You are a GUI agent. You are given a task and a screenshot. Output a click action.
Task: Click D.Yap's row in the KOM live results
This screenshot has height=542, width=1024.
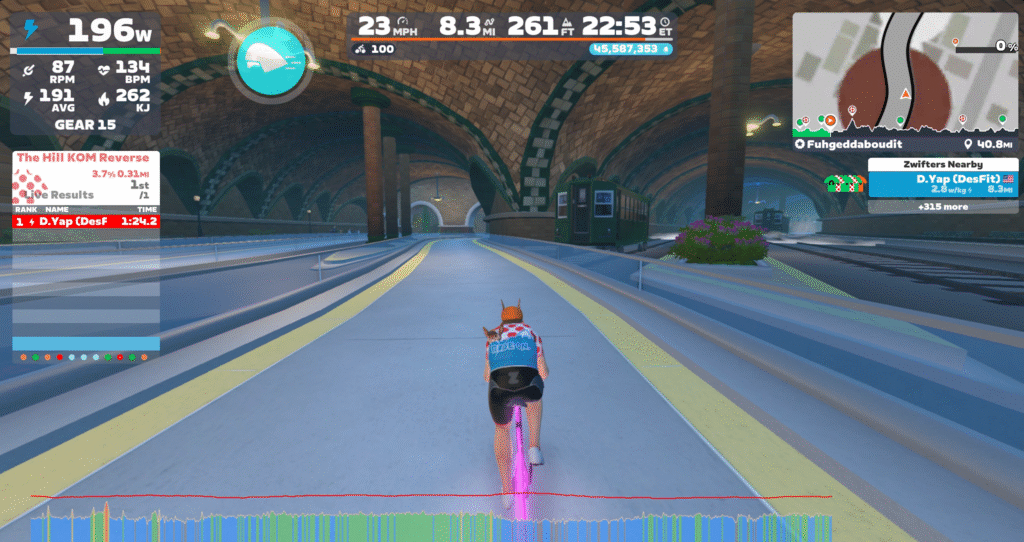[86, 221]
